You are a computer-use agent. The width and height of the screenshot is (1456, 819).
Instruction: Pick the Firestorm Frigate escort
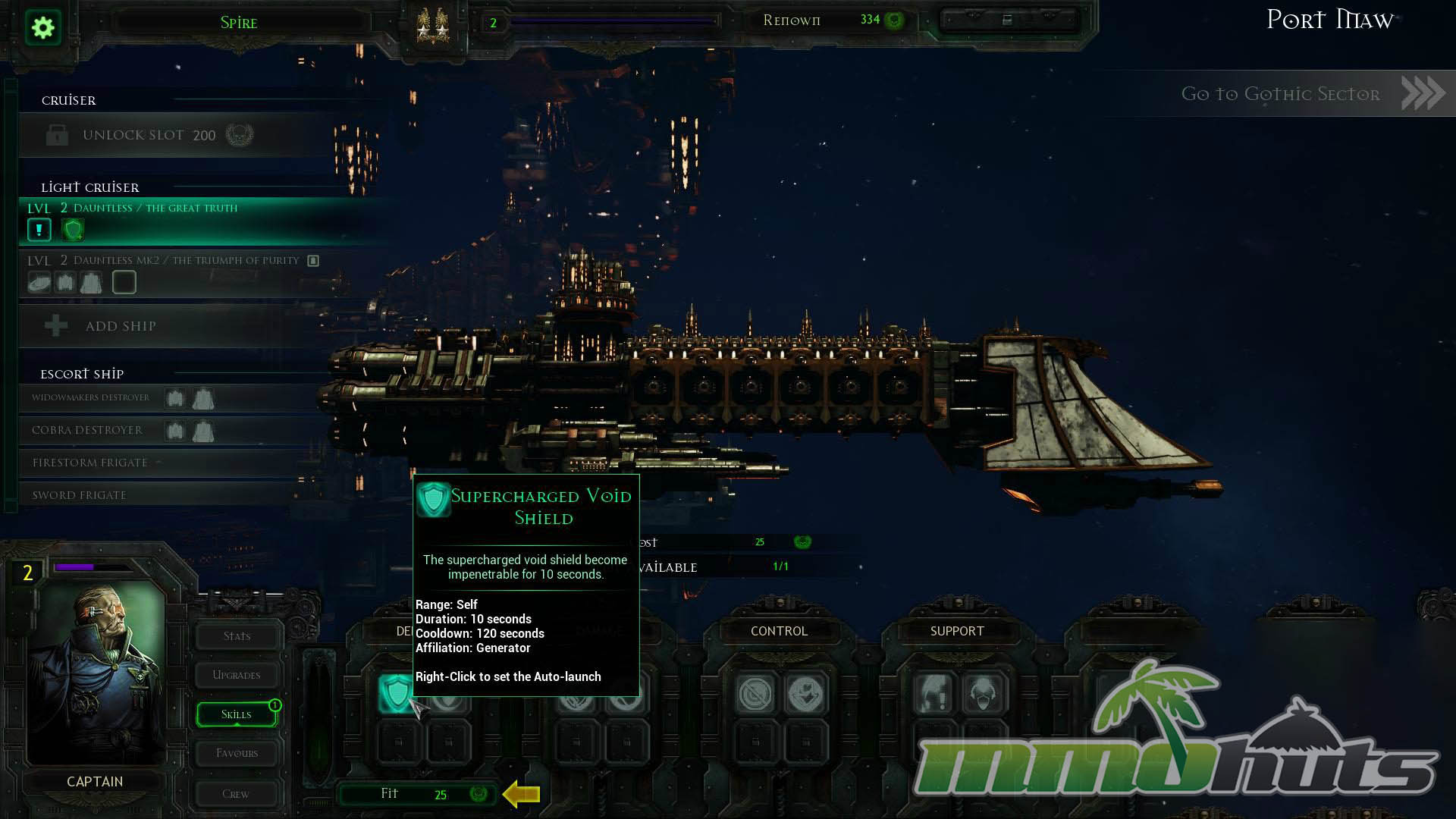point(90,463)
